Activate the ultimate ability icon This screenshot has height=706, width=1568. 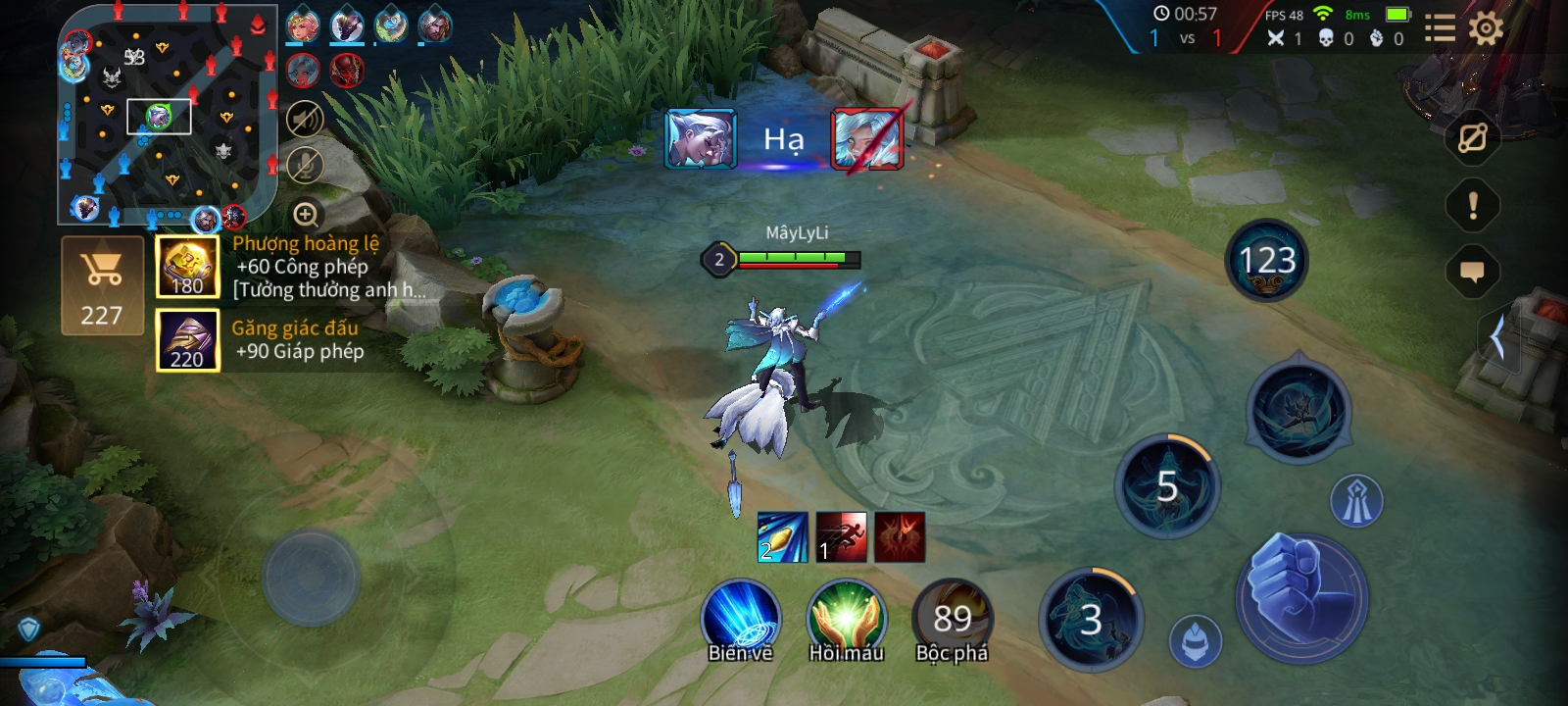[1298, 412]
